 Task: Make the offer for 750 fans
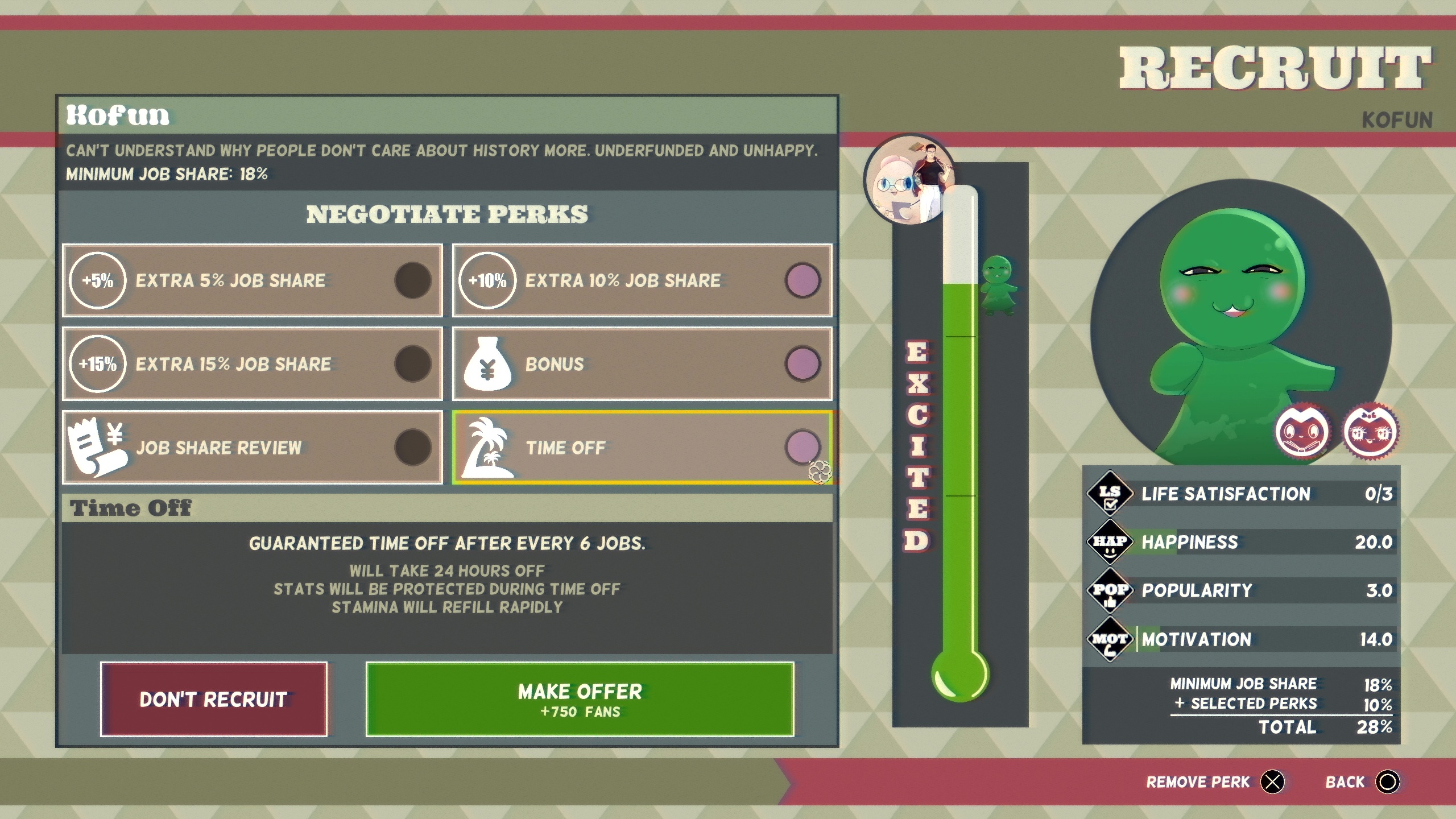coord(580,699)
